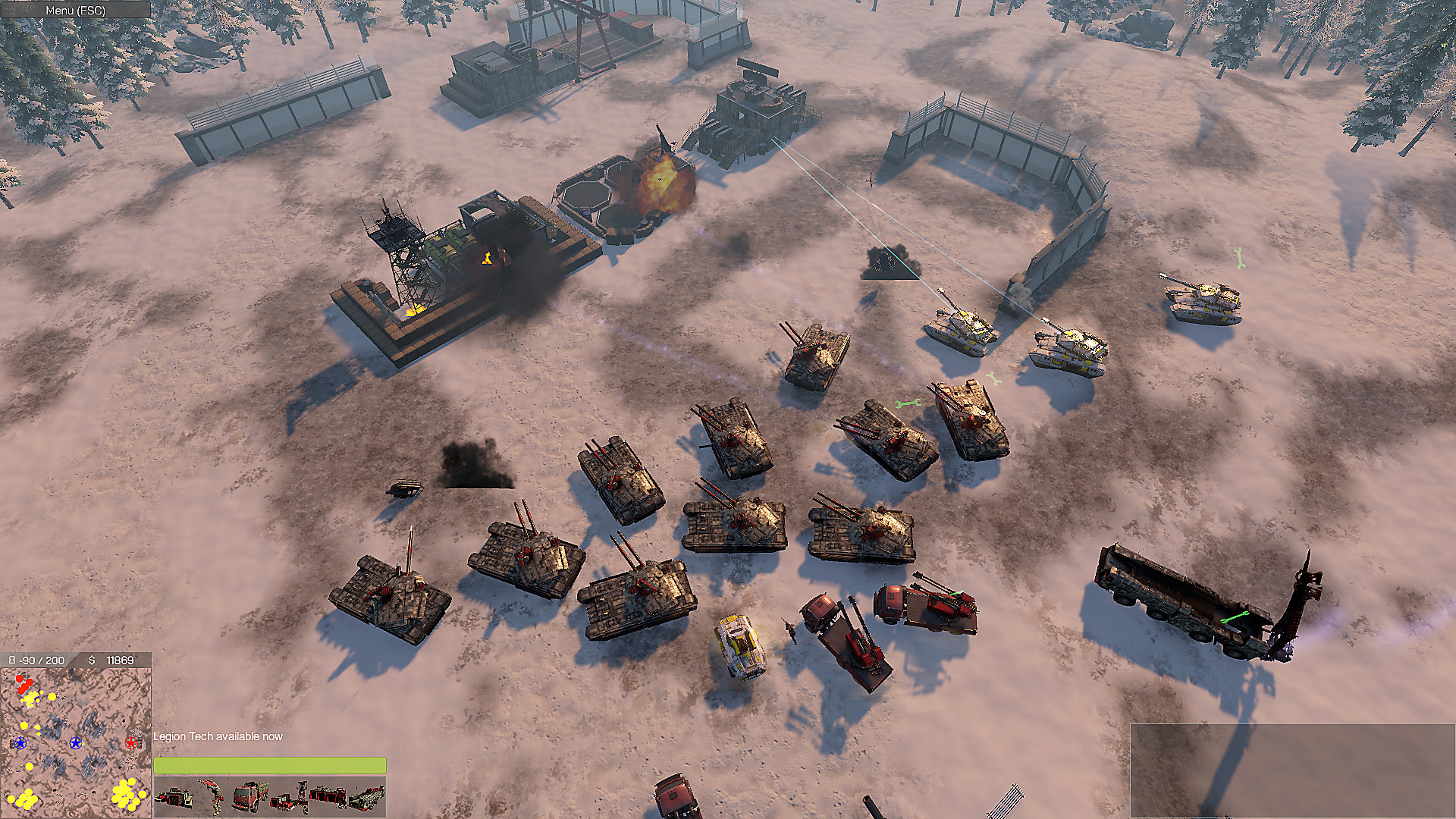Viewport: 1456px width, 819px height.
Task: Click the red star enemy marker on the minimap
Action: (131, 743)
